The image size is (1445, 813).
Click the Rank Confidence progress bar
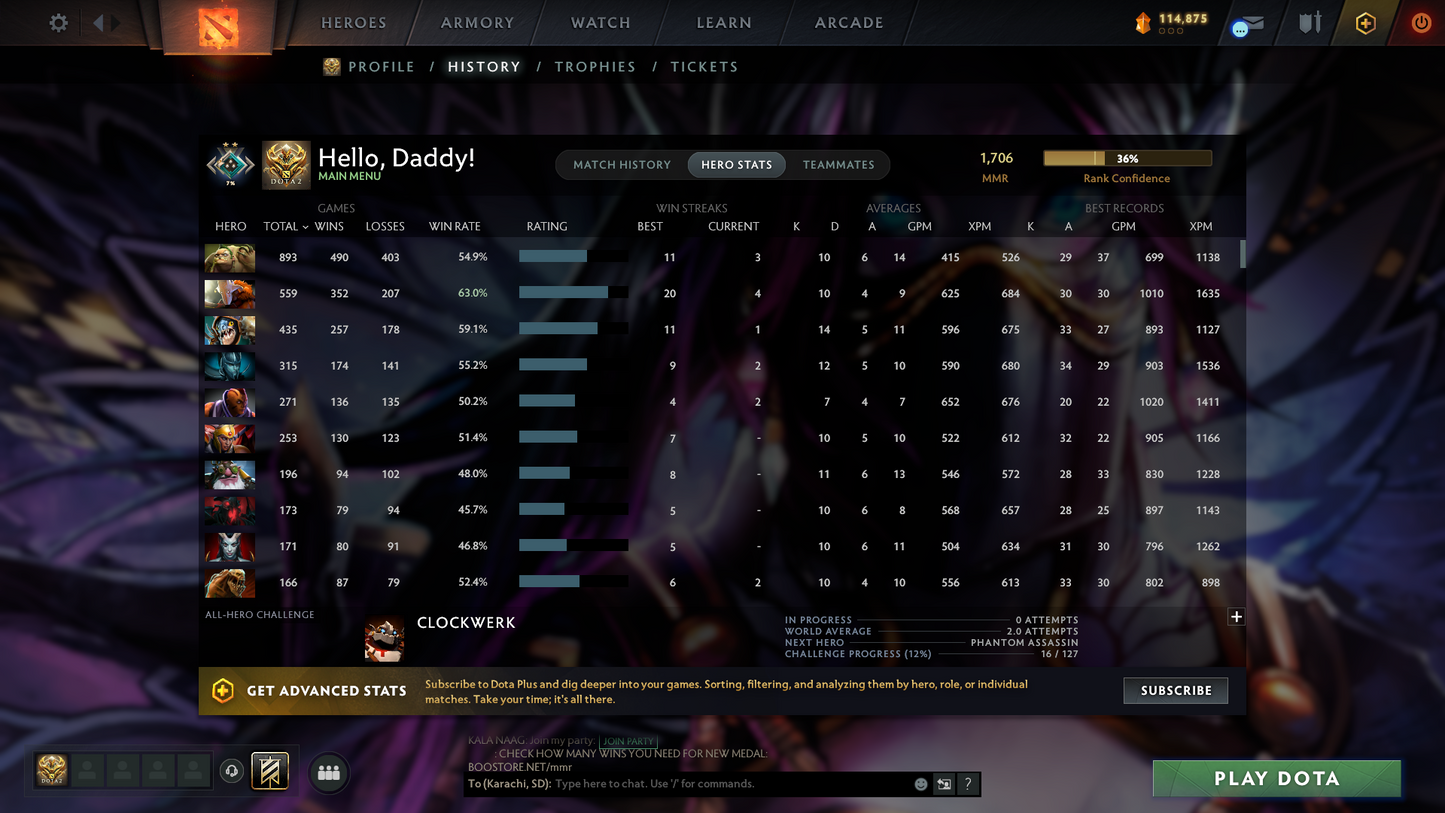point(1127,157)
